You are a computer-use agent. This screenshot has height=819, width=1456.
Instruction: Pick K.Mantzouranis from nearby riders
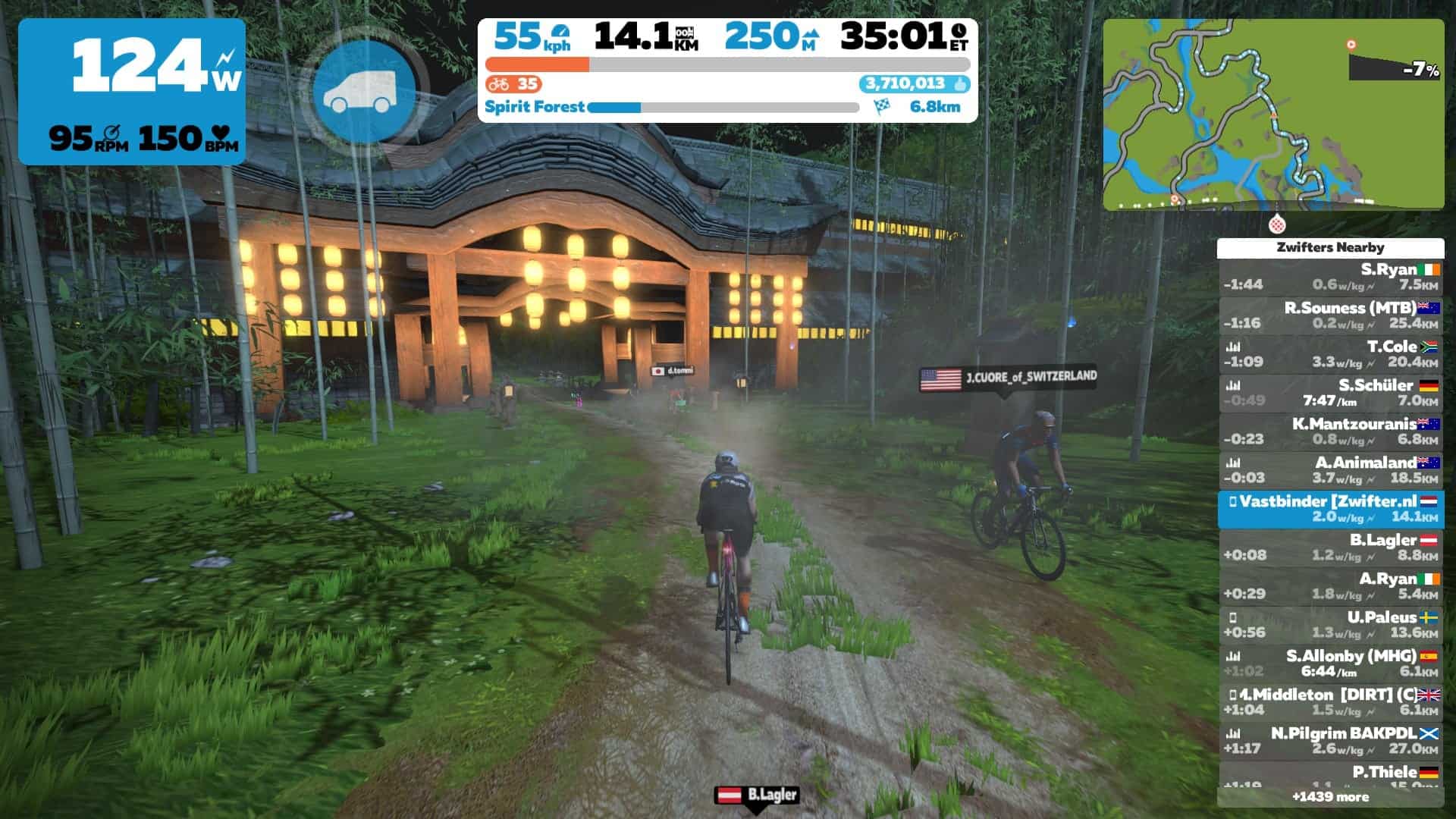click(x=1330, y=431)
